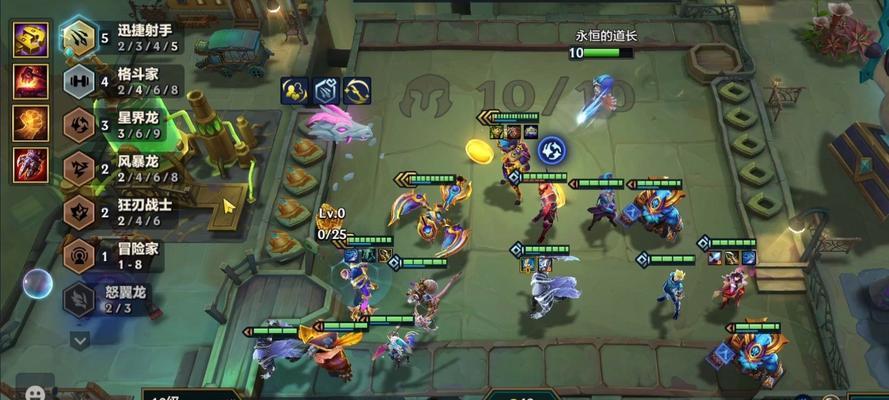Inspect the third gold augment icon above the board
The image size is (889, 400).
click(x=357, y=91)
